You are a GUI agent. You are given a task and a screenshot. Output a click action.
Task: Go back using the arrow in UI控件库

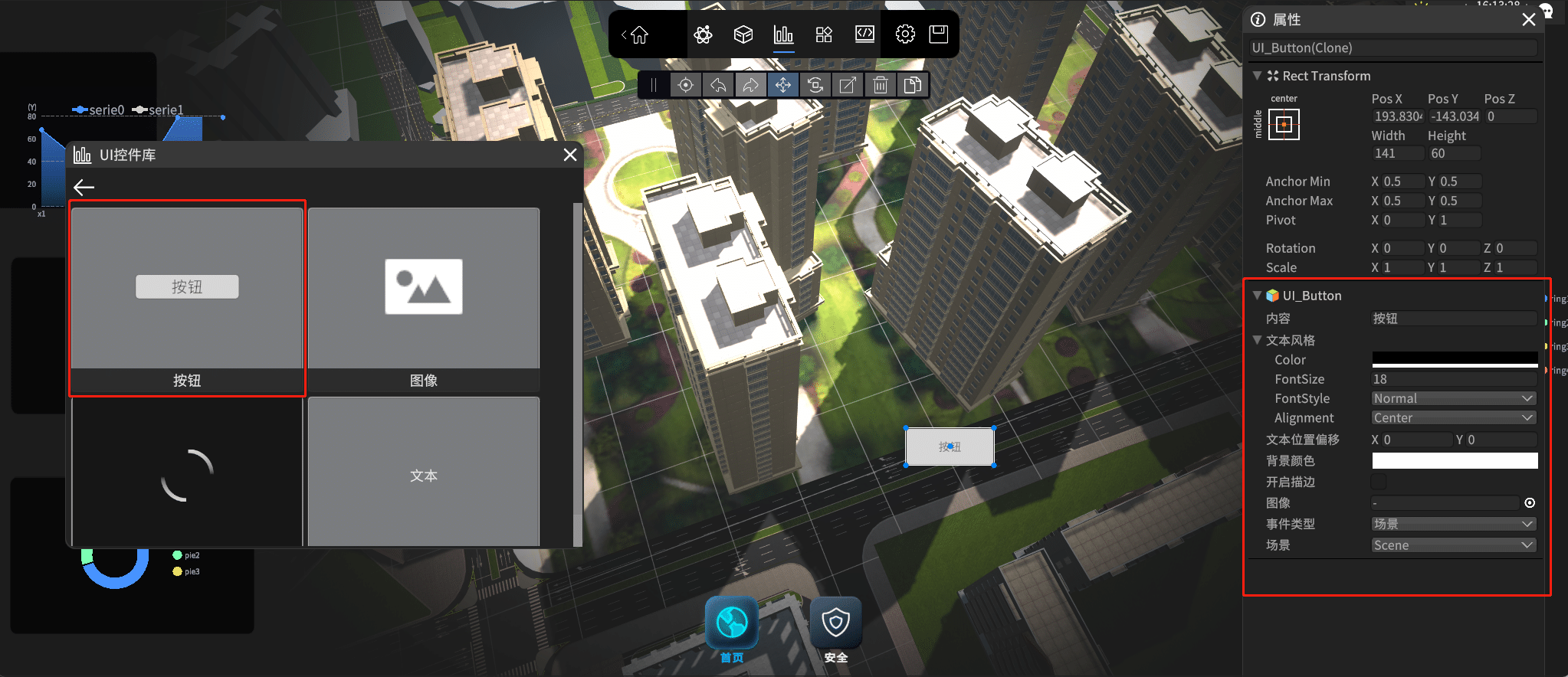pyautogui.click(x=84, y=187)
